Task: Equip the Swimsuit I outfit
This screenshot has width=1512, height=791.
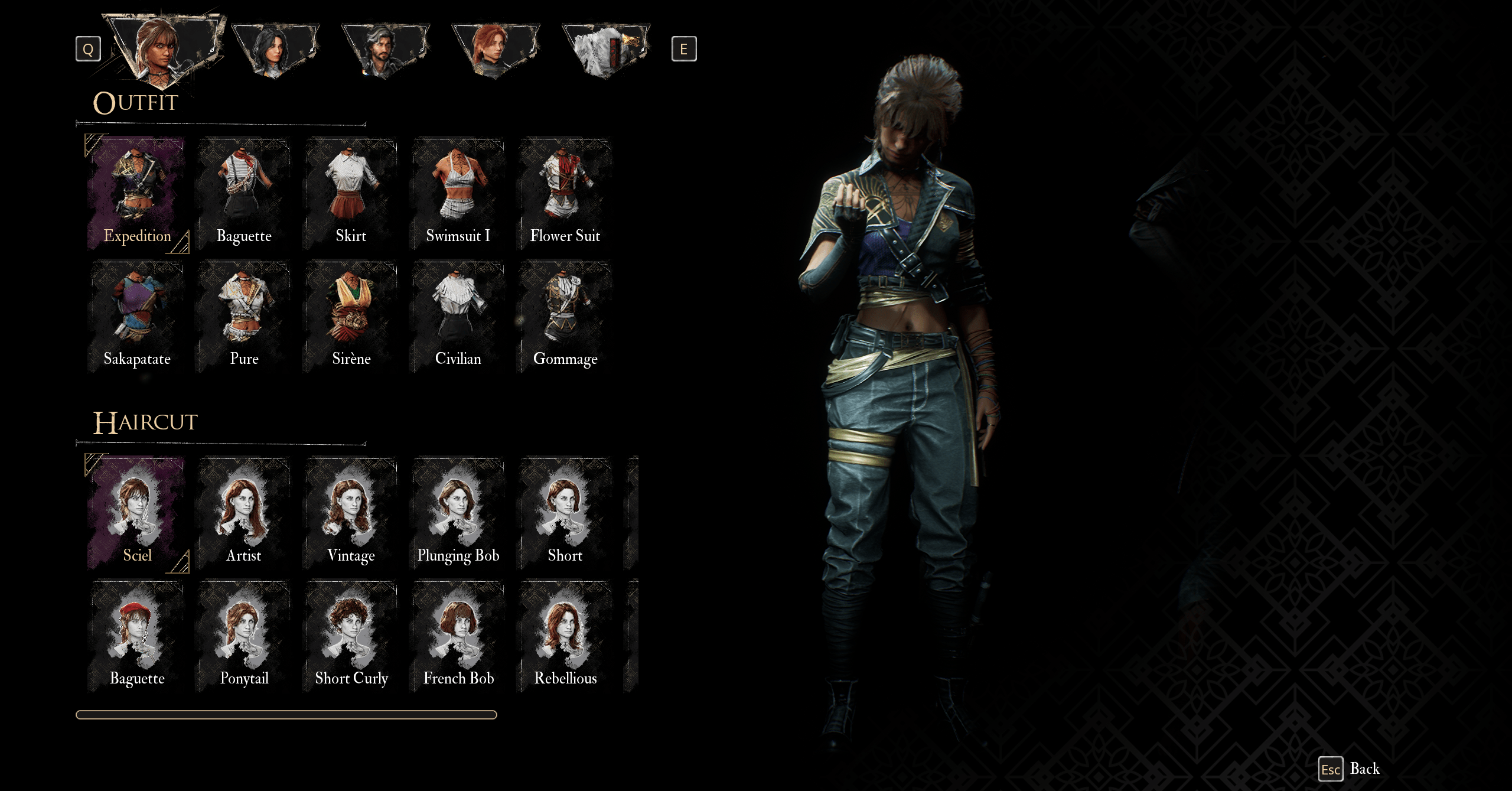Action: [458, 194]
